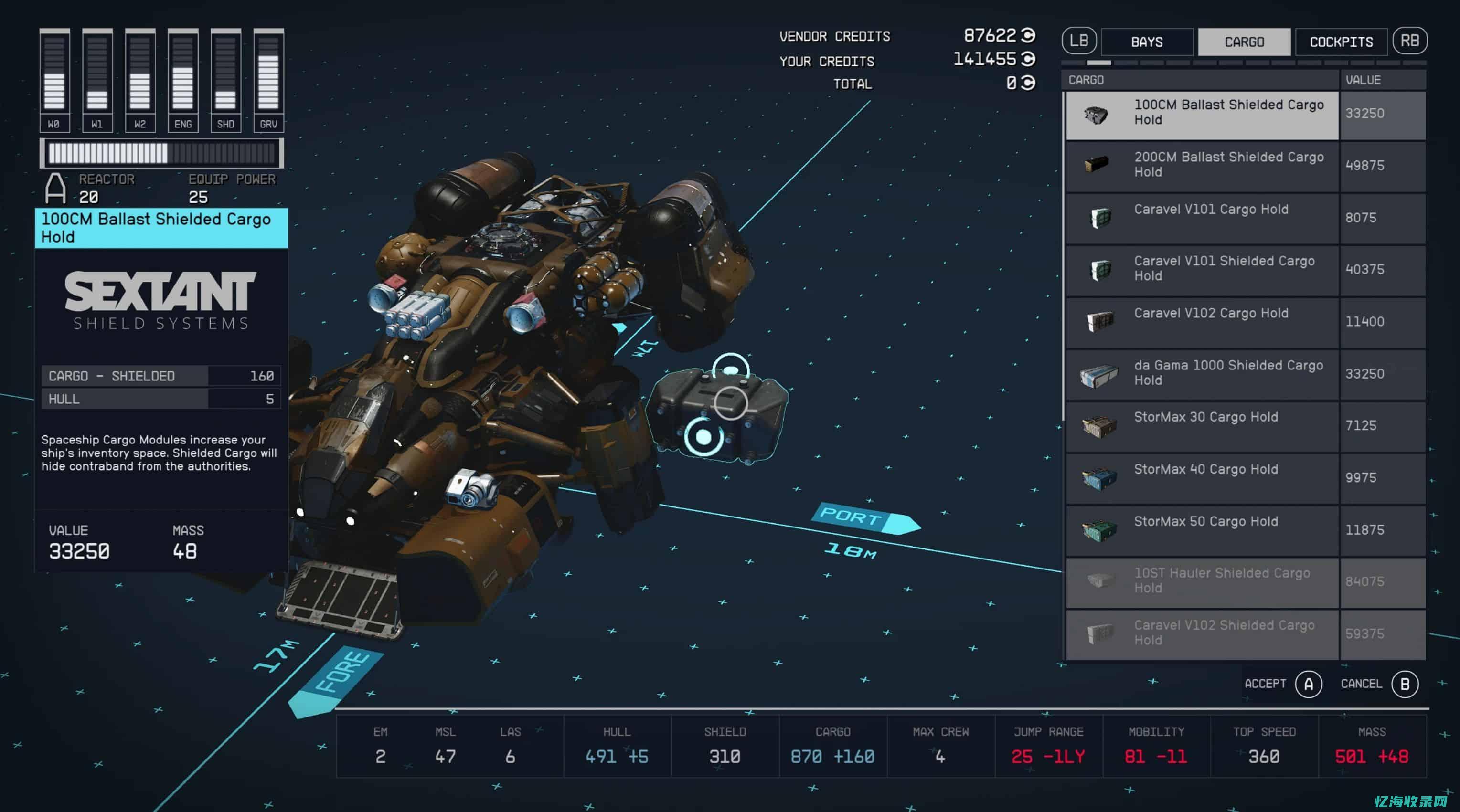Click the Caravel V102 Shielded Cargo Hold row
Viewport: 1460px width, 812px height.
(x=1202, y=633)
